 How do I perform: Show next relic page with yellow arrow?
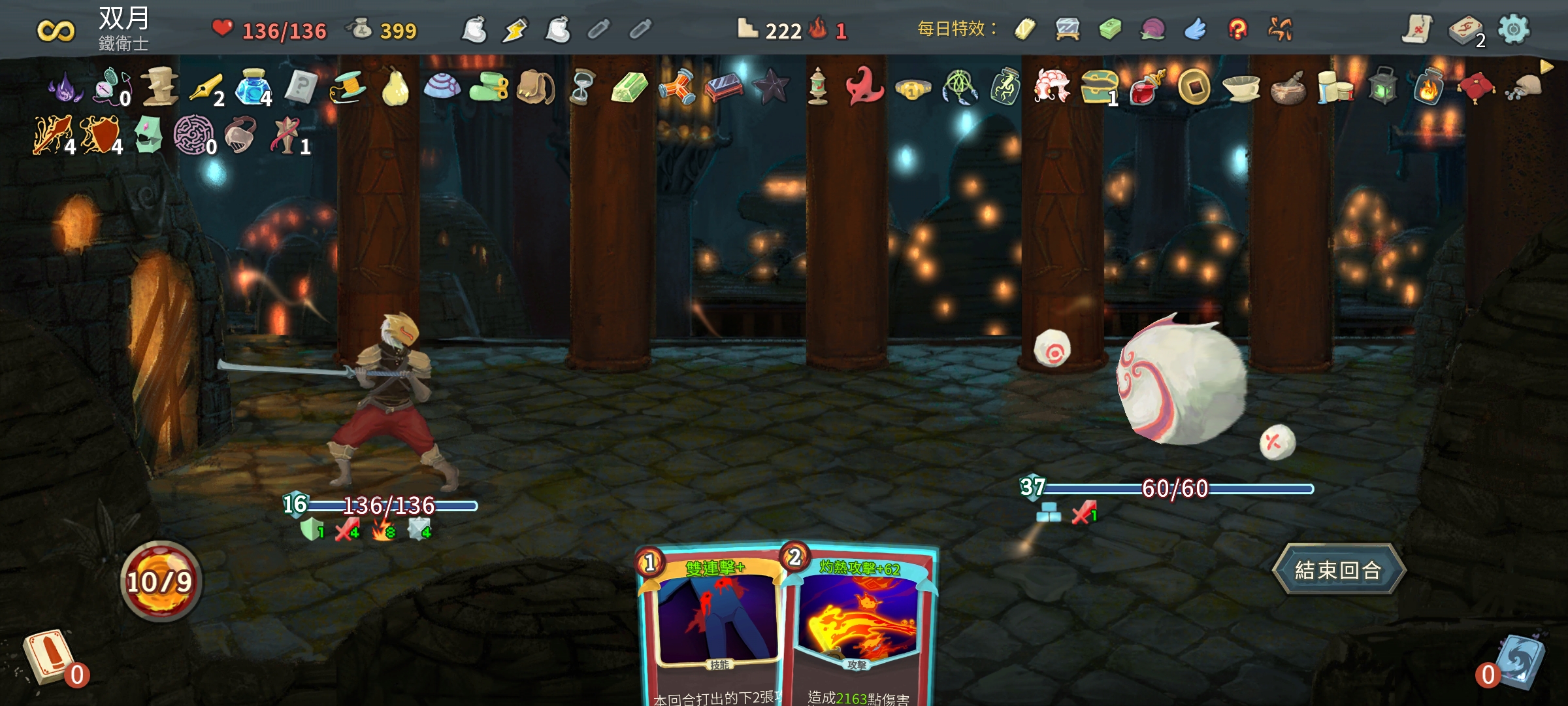click(x=1546, y=67)
